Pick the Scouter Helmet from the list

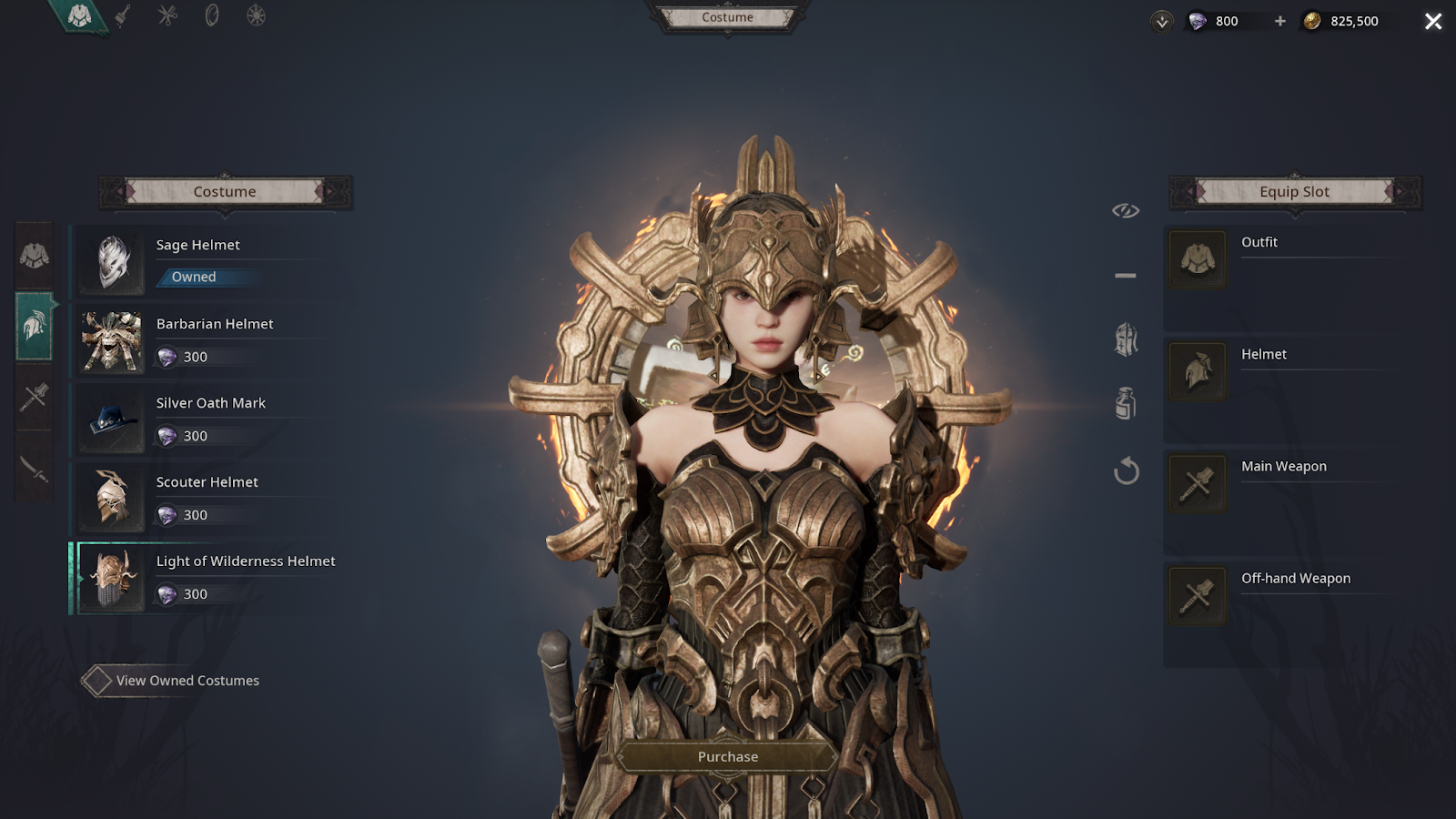coord(209,499)
